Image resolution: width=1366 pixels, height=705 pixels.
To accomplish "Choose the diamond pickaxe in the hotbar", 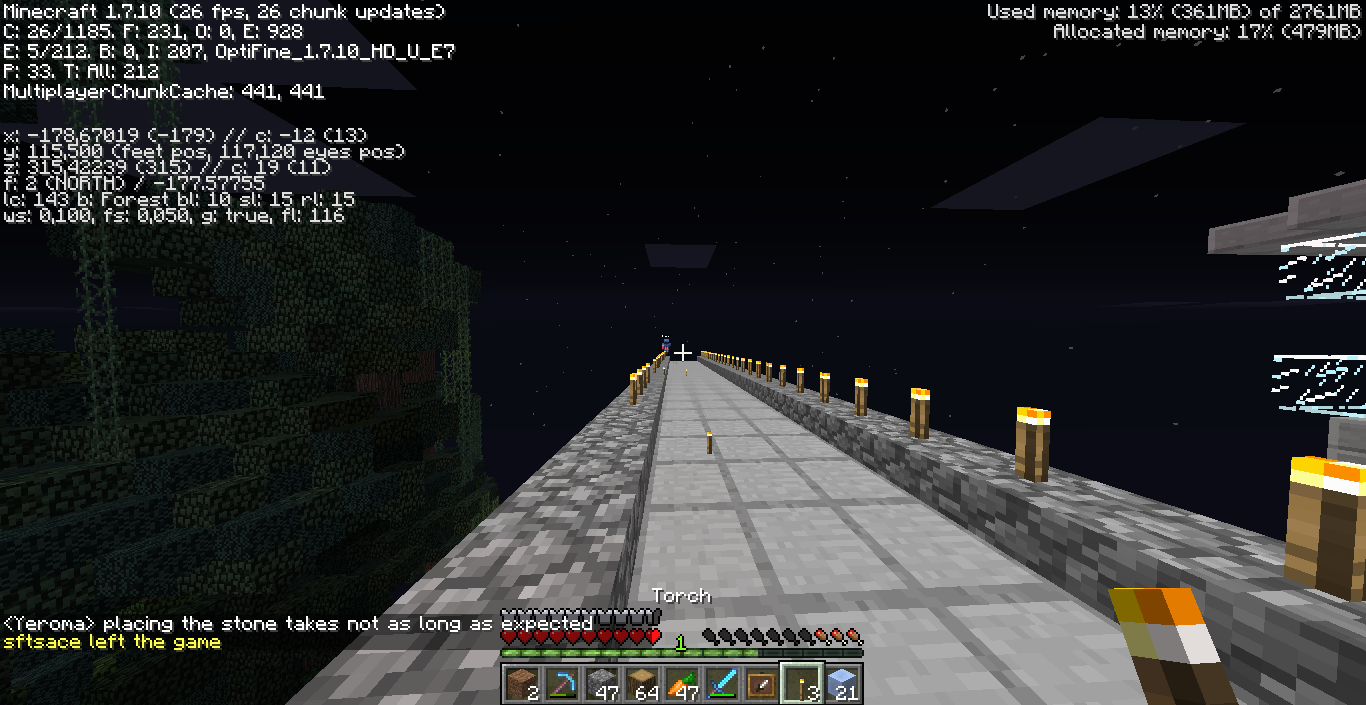I will pos(561,684).
